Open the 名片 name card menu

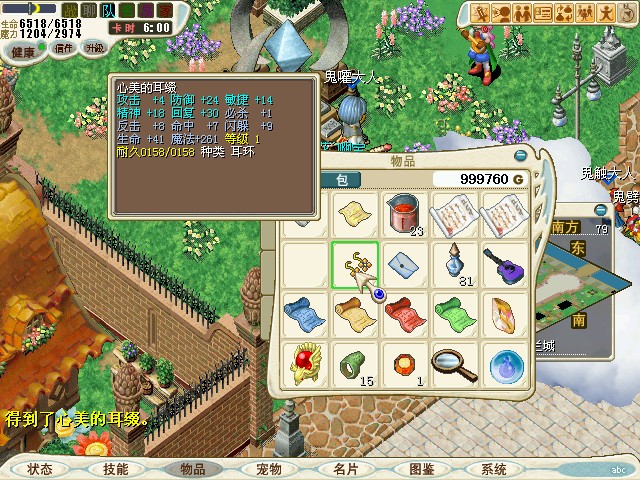[345, 468]
